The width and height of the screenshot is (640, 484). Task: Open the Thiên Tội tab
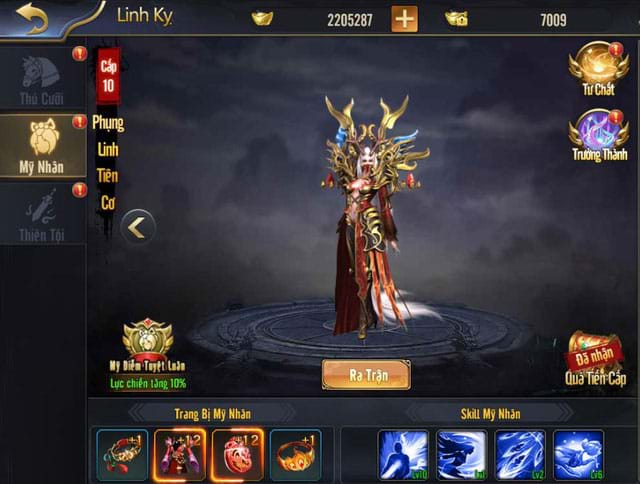pos(42,214)
